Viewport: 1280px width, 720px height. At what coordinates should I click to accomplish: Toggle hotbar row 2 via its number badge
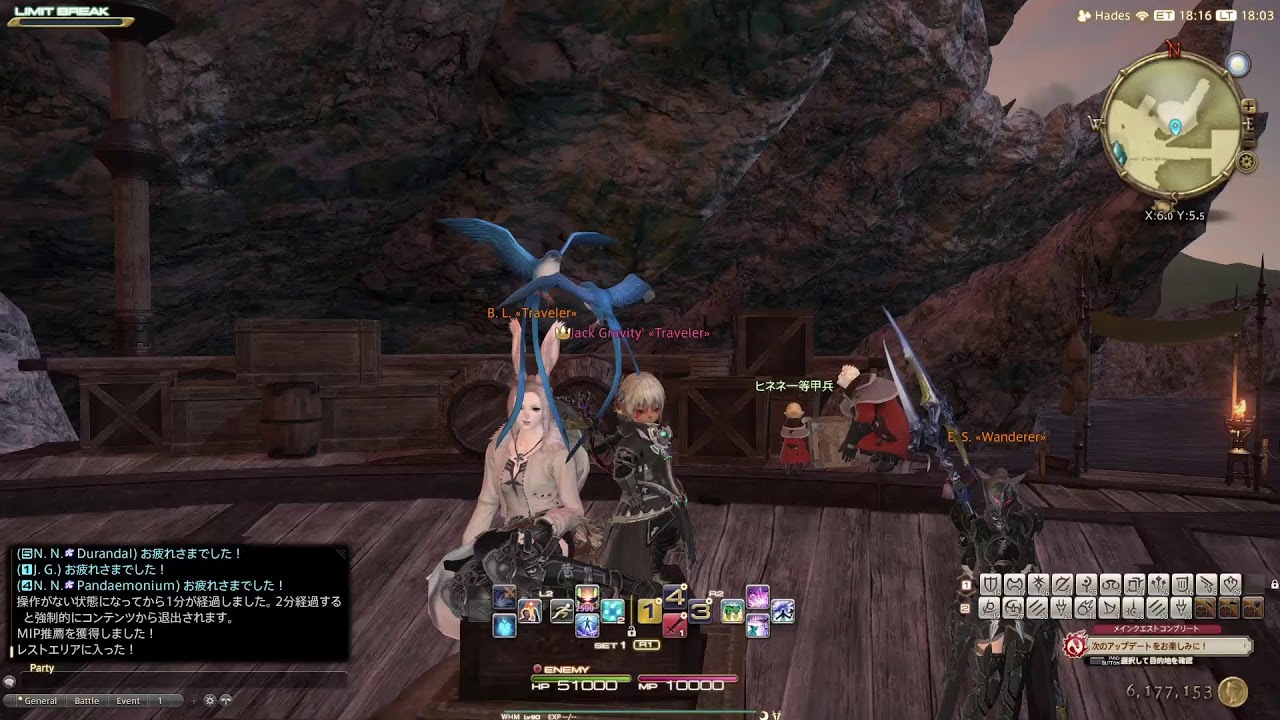click(x=965, y=606)
